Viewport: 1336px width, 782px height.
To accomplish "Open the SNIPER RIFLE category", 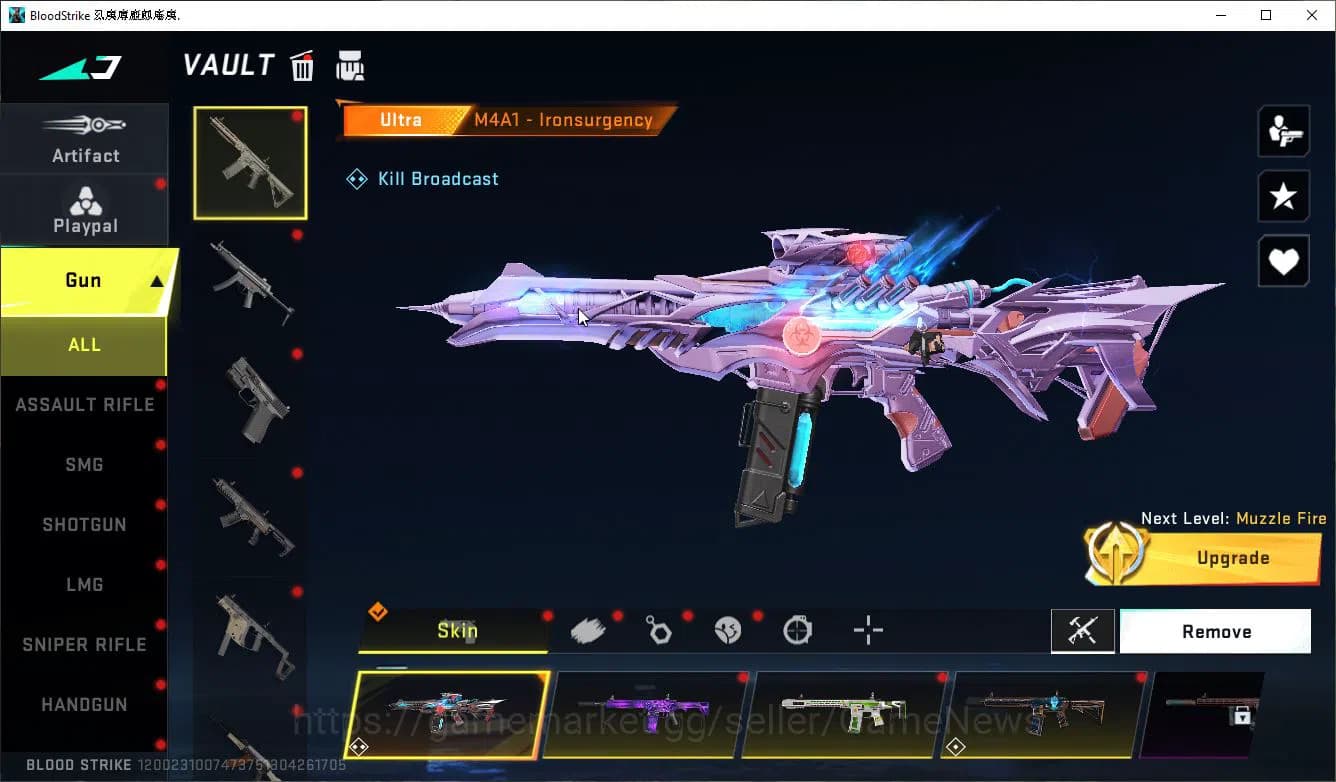I will [x=84, y=644].
